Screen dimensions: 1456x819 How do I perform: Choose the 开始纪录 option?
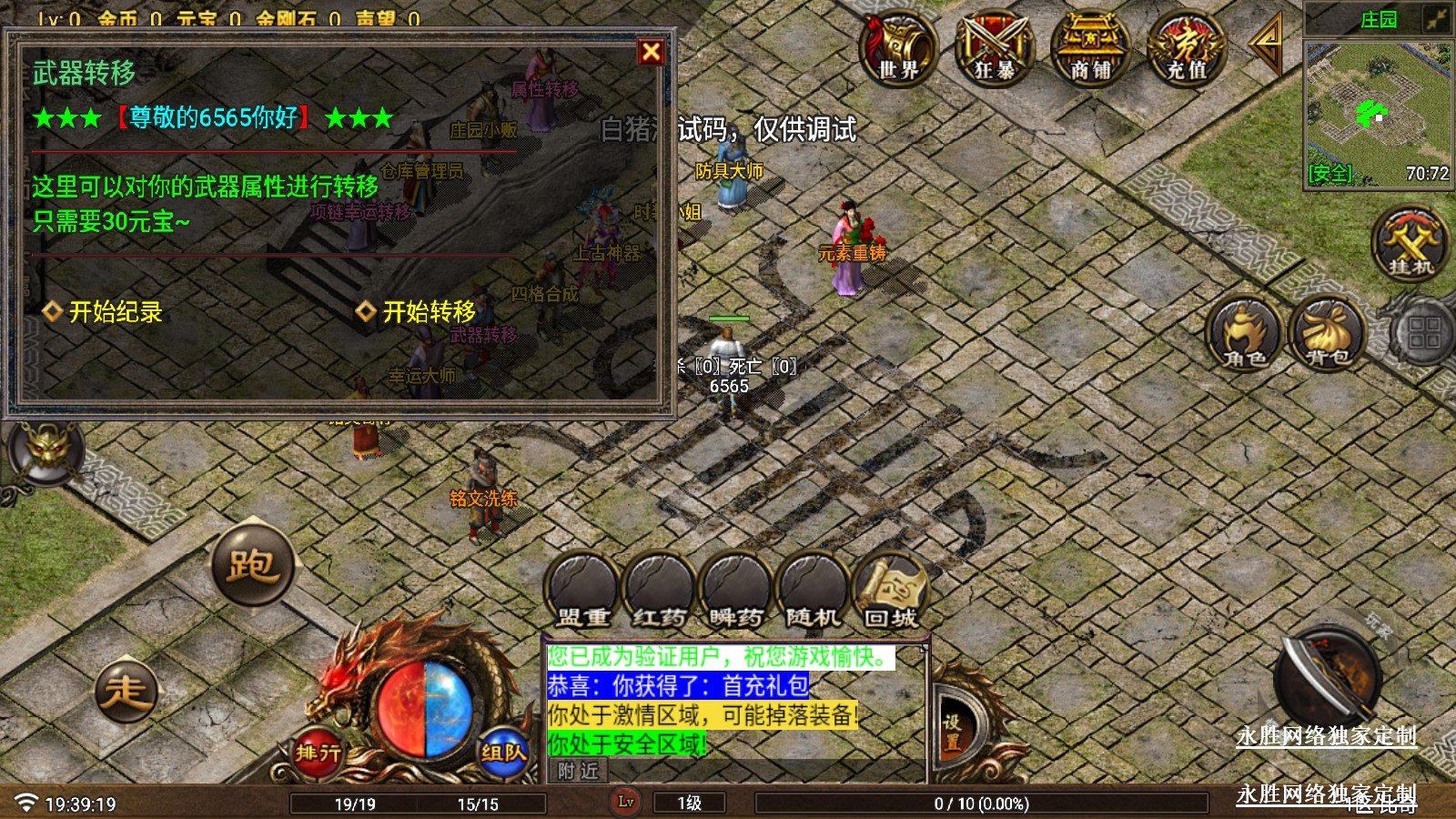pos(104,312)
